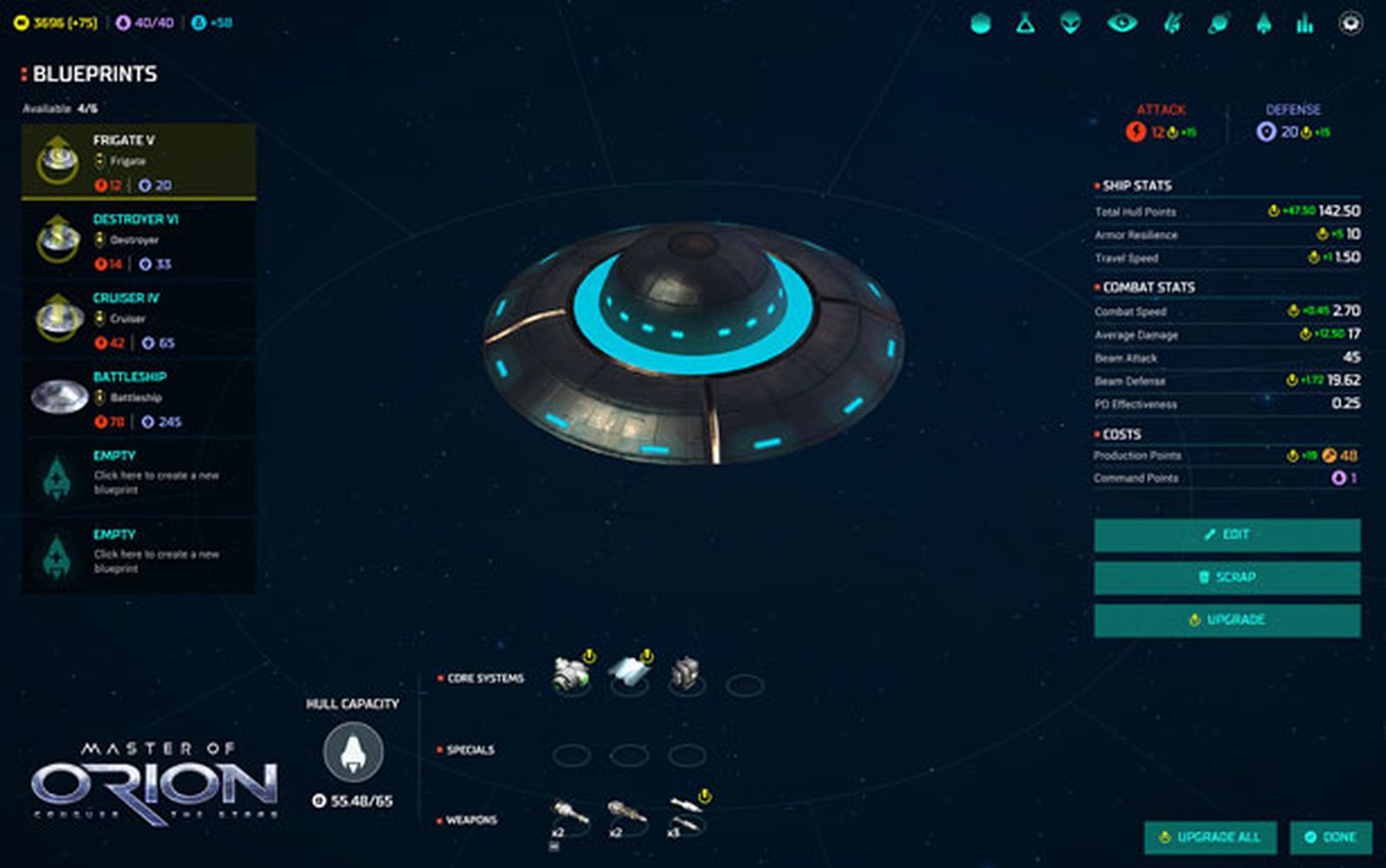The width and height of the screenshot is (1386, 868).
Task: Select the missile weapon slot marked x3
Action: pyautogui.click(x=686, y=816)
